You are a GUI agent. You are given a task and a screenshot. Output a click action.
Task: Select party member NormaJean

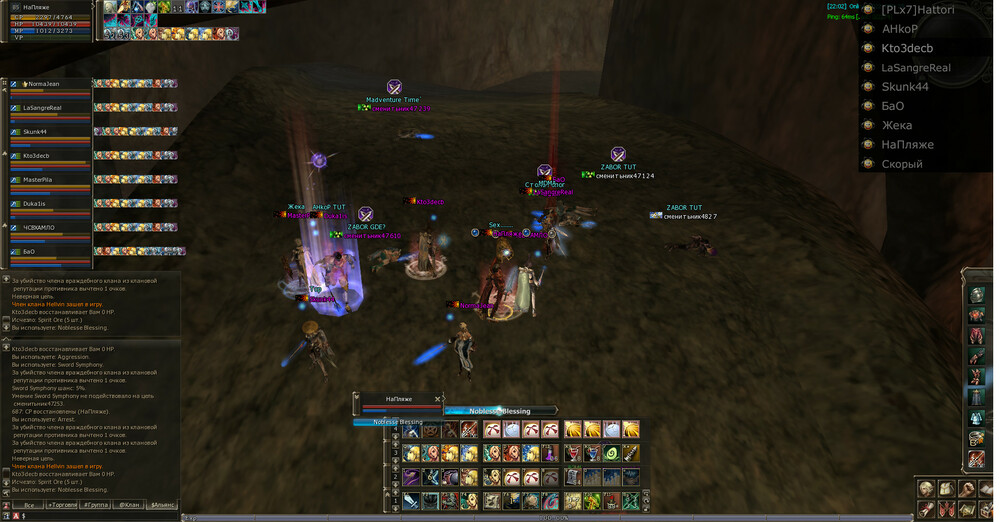(43, 84)
